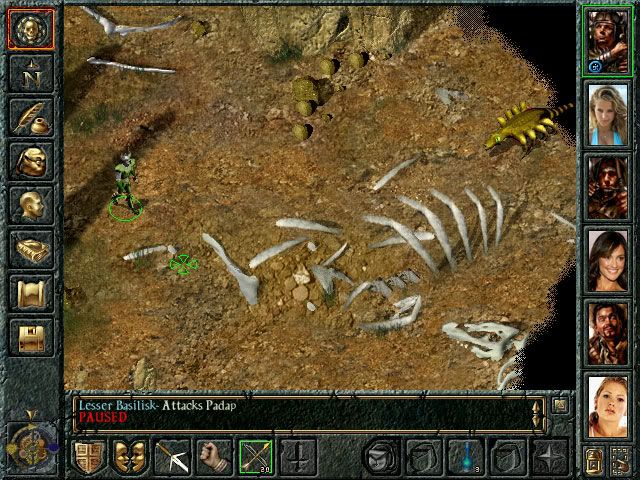Open the star special abilities button

click(x=549, y=458)
